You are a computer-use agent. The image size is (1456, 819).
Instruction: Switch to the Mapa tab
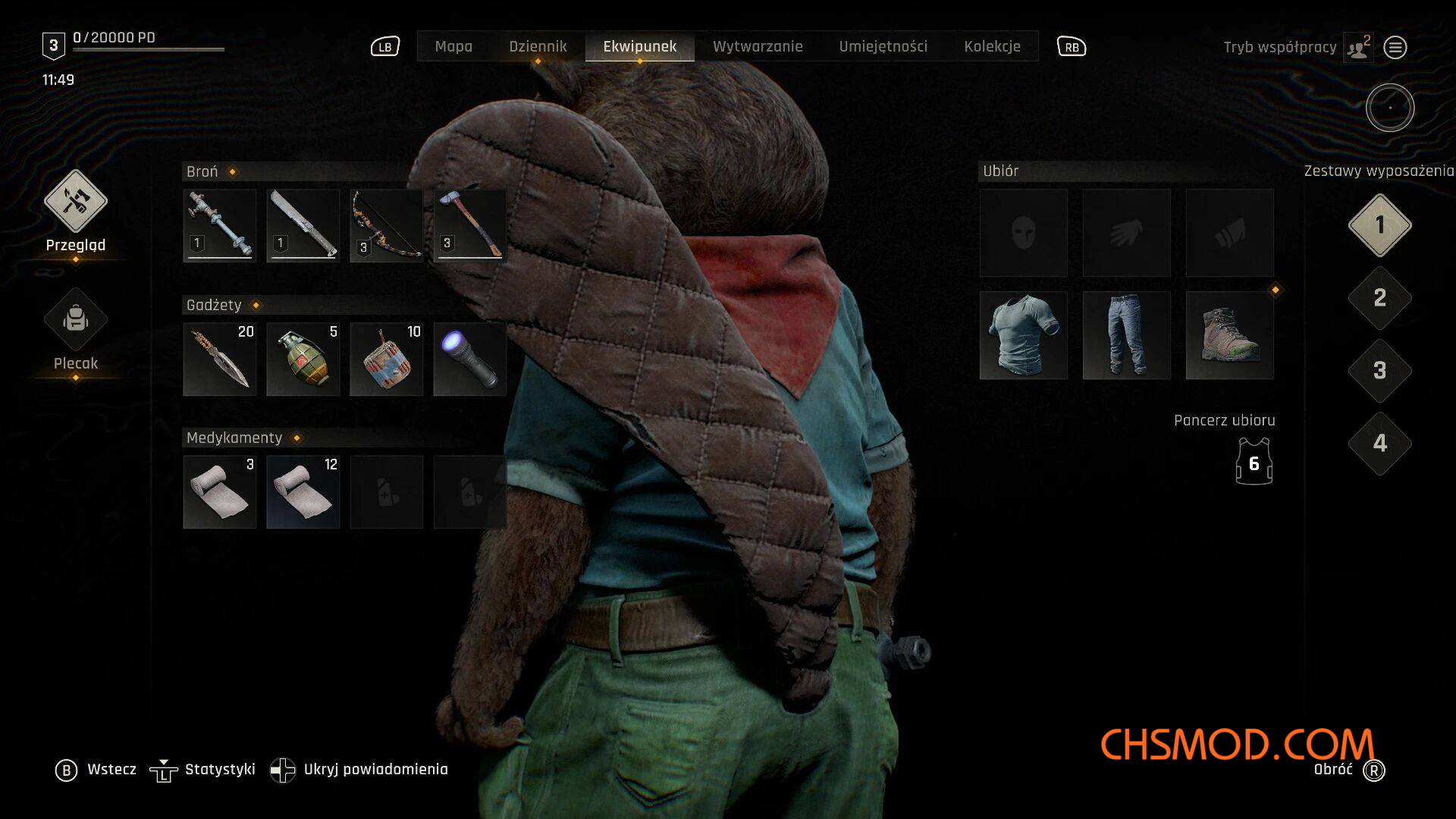453,46
